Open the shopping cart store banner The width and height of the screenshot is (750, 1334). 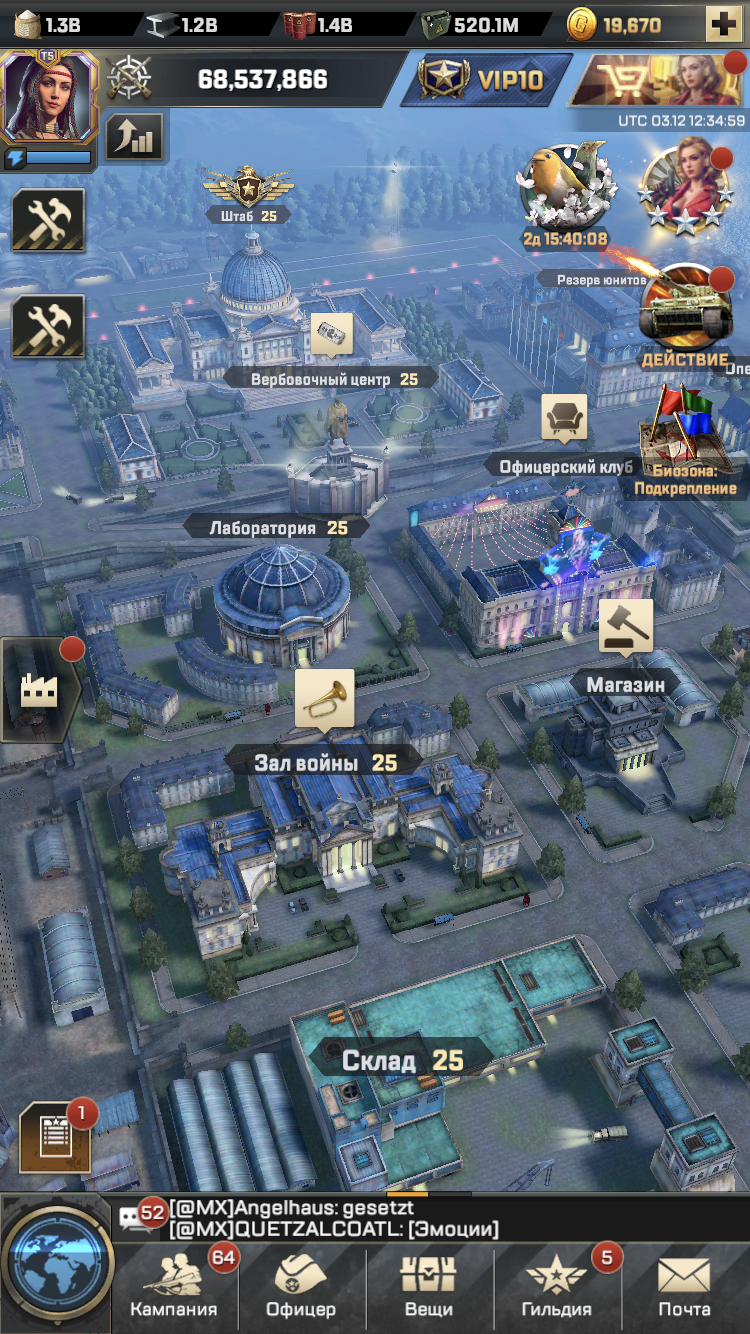point(658,80)
